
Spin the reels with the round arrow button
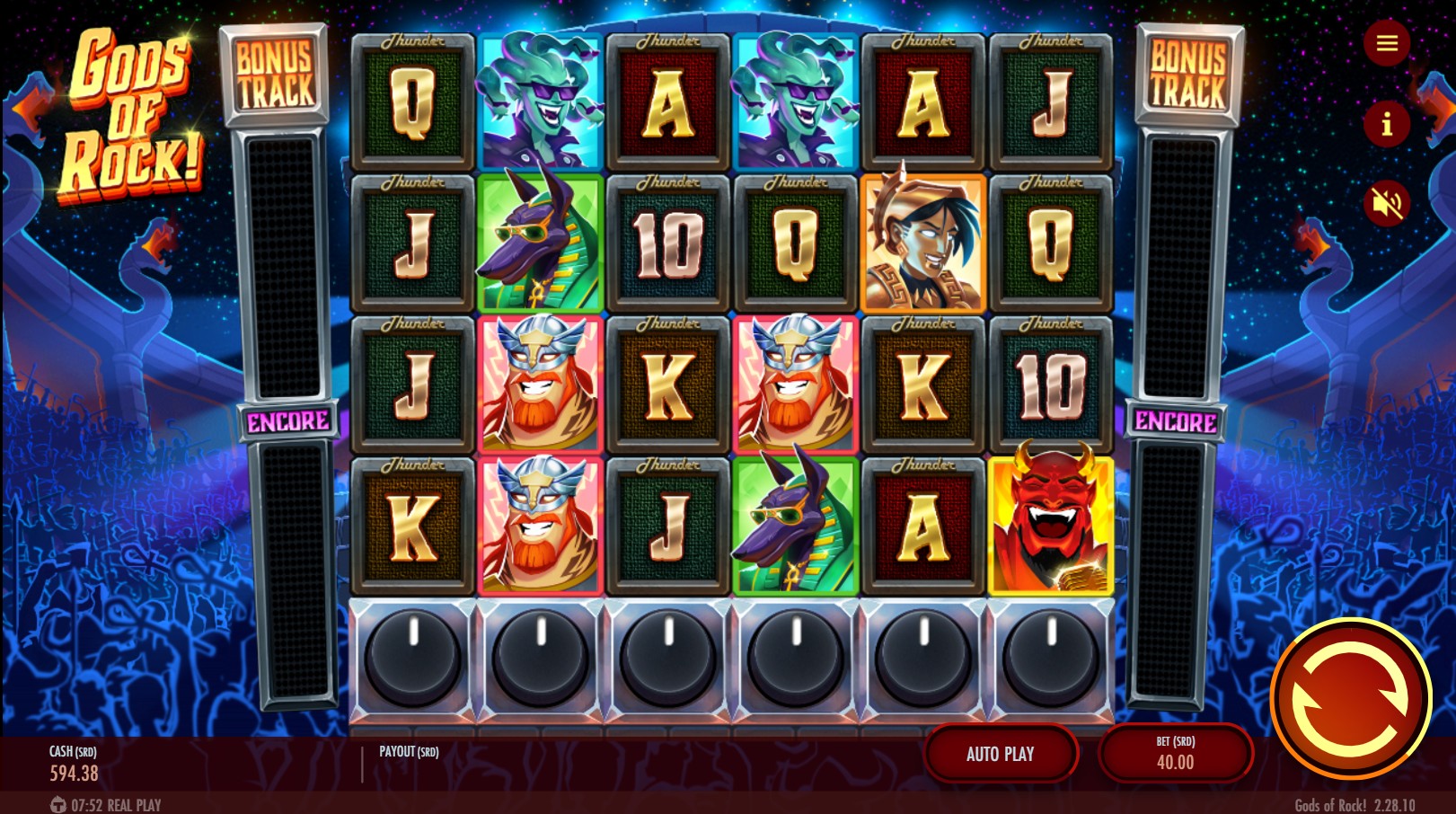tap(1350, 699)
